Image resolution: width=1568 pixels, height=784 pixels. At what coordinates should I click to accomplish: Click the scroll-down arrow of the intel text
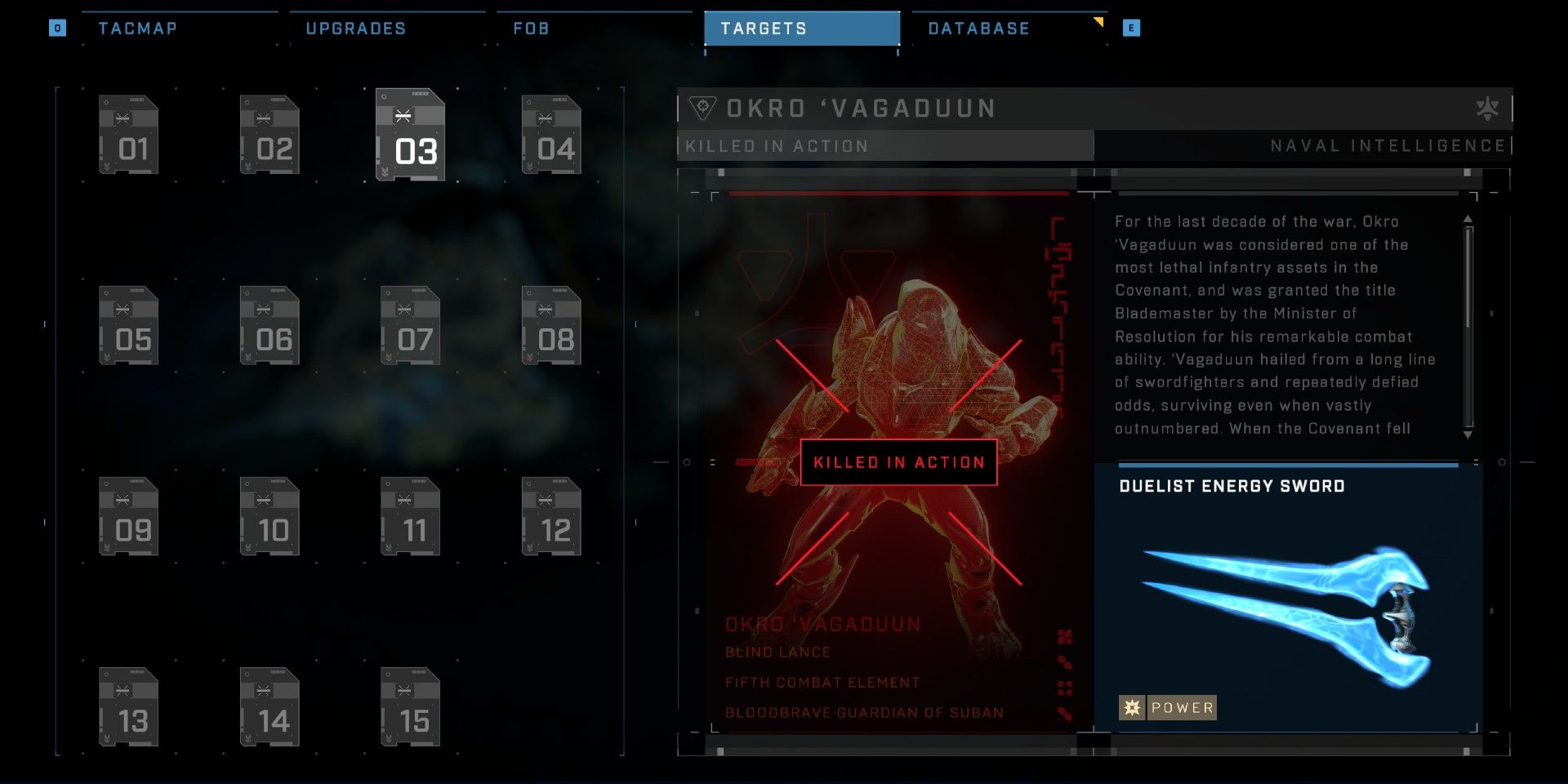(1468, 434)
